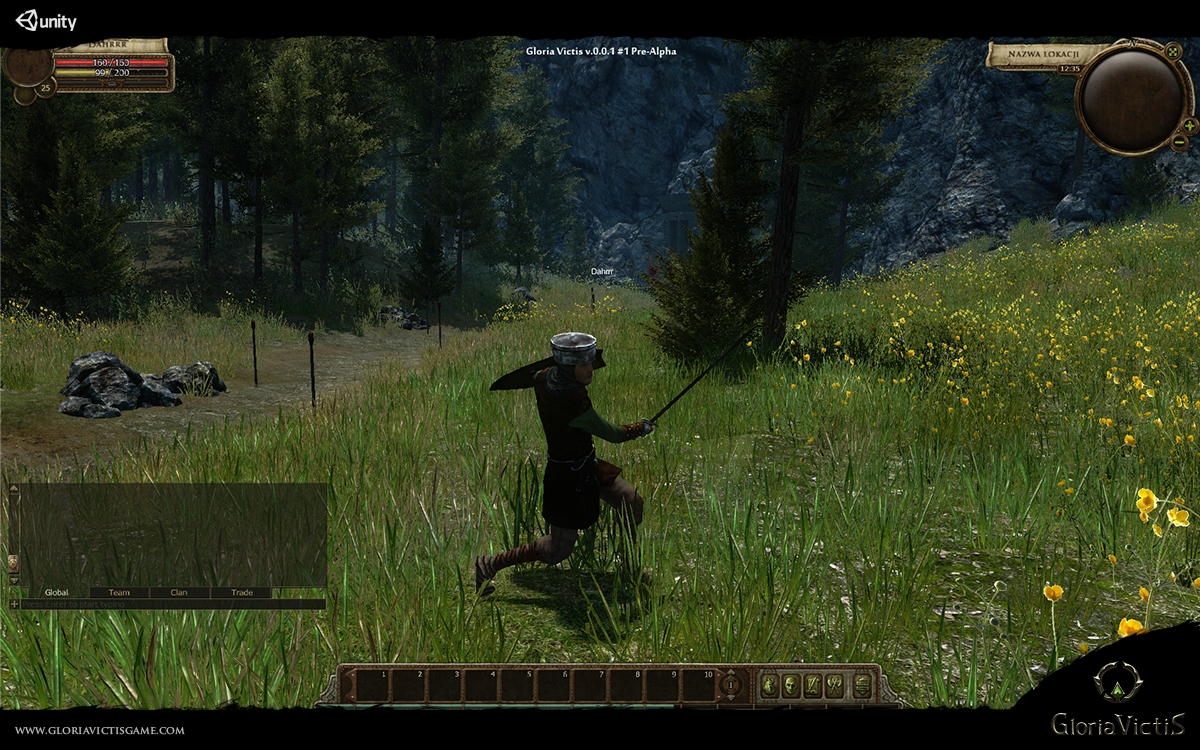Zoom in the minimap with the plus button
This screenshot has width=1200, height=750.
pos(1189,126)
